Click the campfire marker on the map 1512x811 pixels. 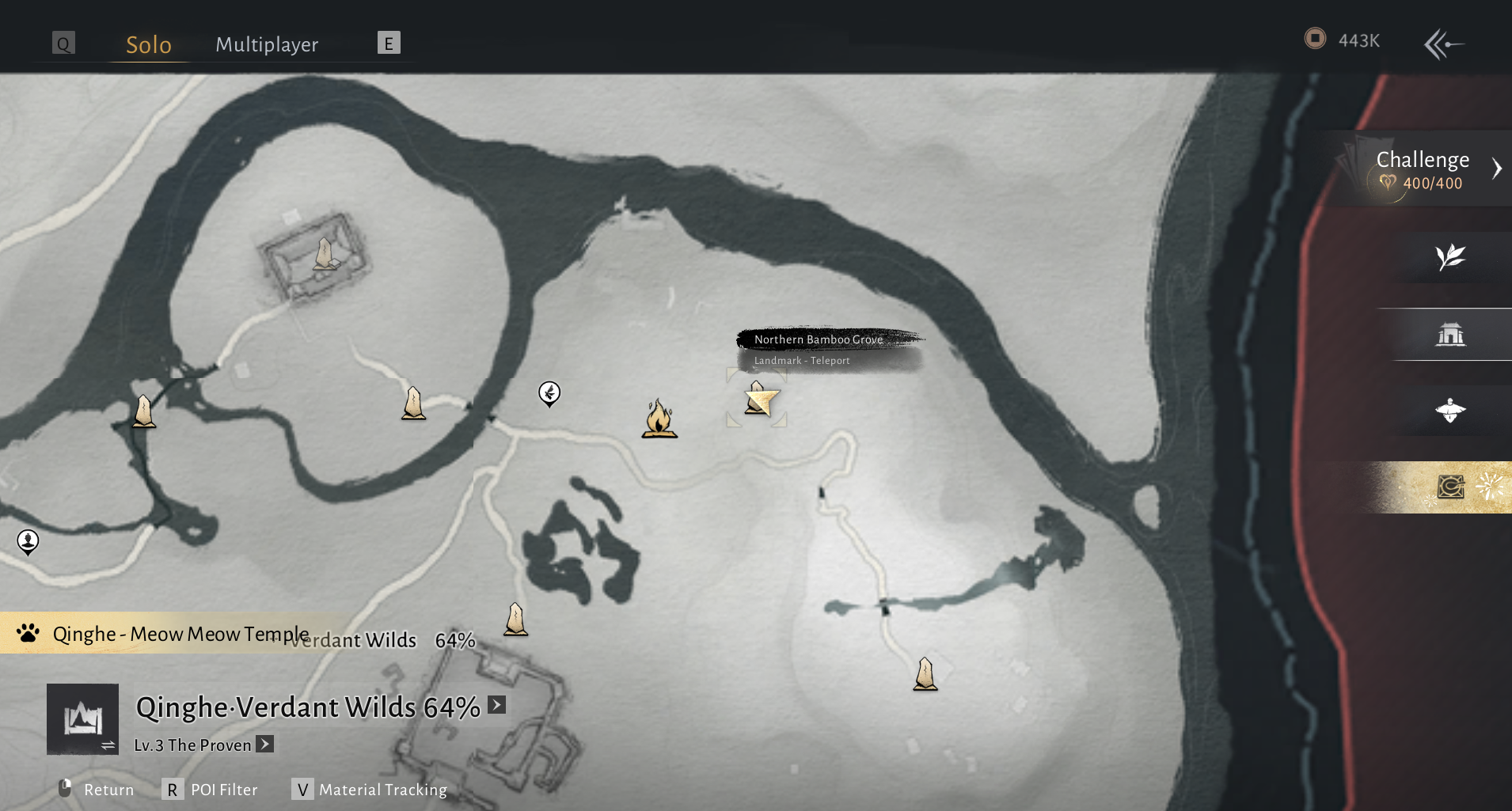(x=659, y=419)
